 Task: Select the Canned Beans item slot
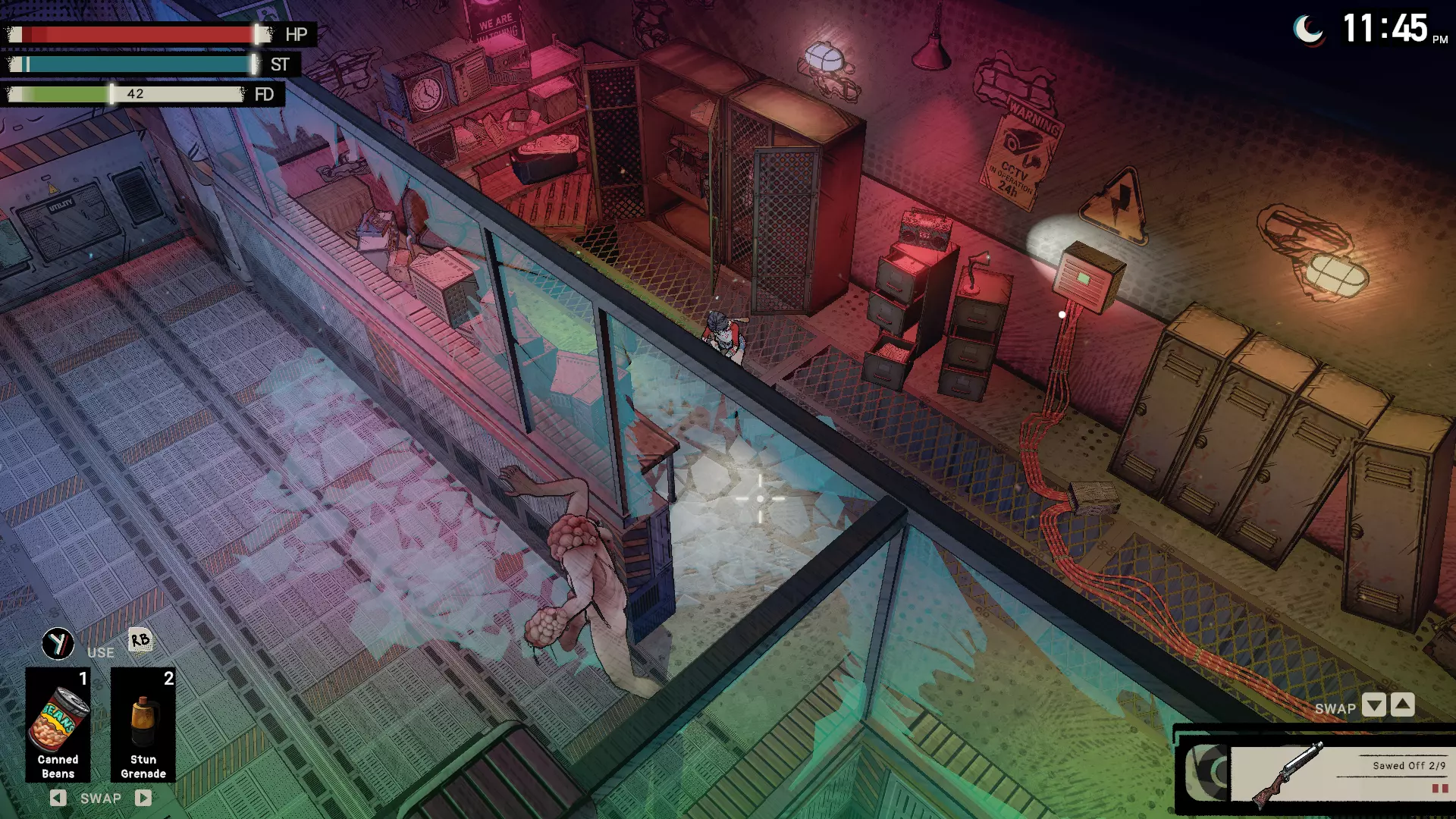[58, 724]
